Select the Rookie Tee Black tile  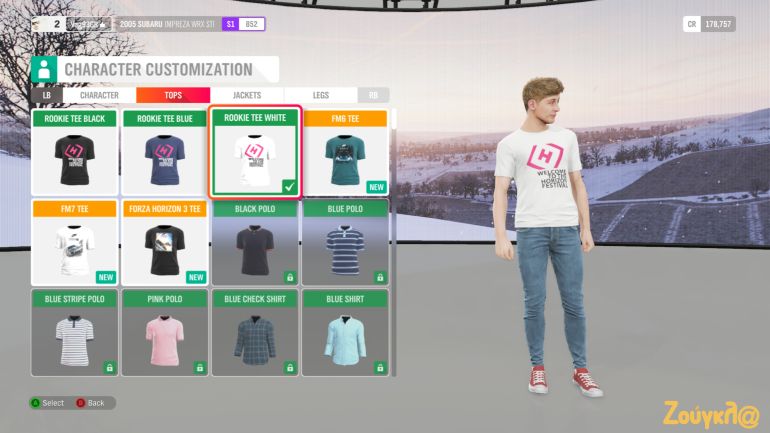[75, 153]
